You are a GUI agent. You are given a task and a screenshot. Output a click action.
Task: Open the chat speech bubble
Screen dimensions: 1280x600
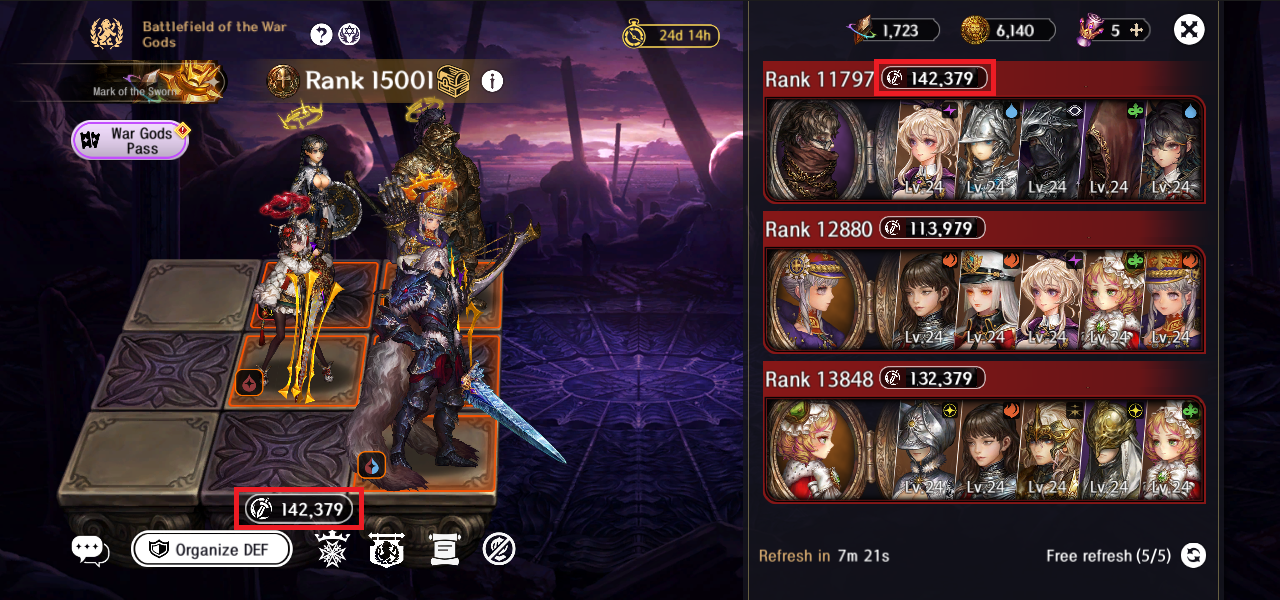(x=90, y=549)
